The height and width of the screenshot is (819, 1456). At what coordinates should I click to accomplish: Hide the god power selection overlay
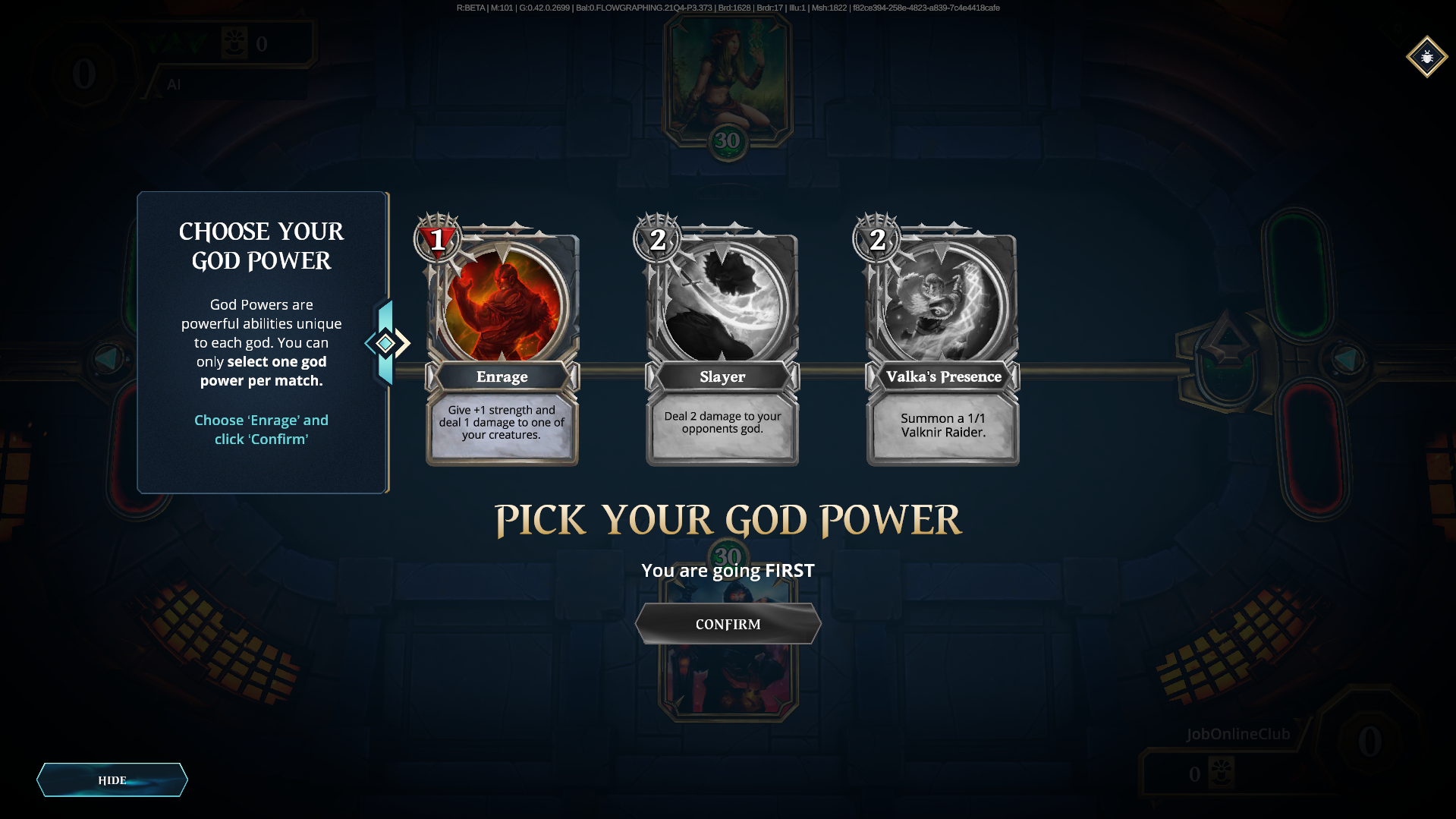click(x=112, y=780)
